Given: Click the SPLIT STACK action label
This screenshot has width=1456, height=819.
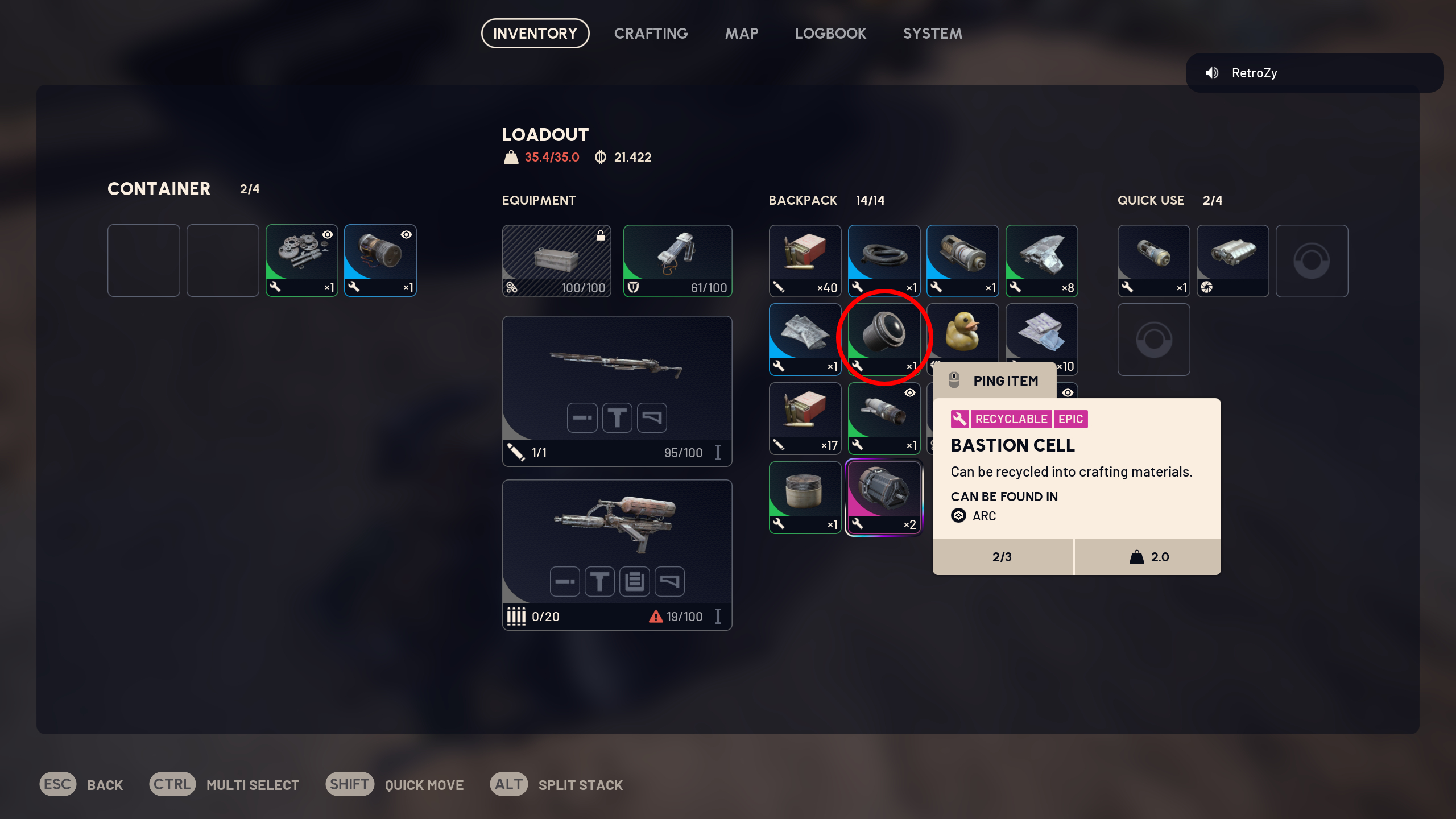Looking at the screenshot, I should pos(580,784).
